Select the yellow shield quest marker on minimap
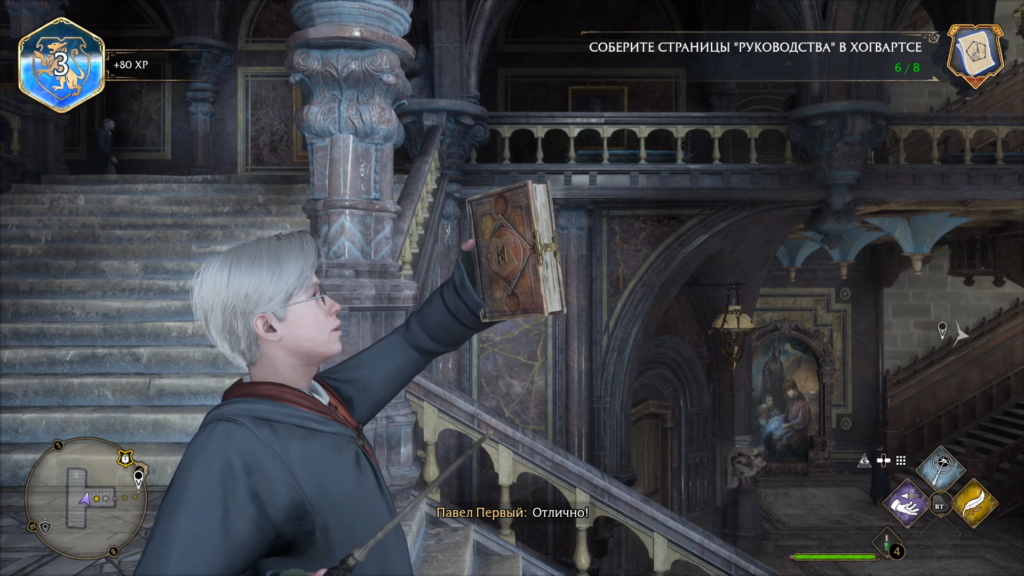Screen dimensions: 1024x576 pos(124,459)
